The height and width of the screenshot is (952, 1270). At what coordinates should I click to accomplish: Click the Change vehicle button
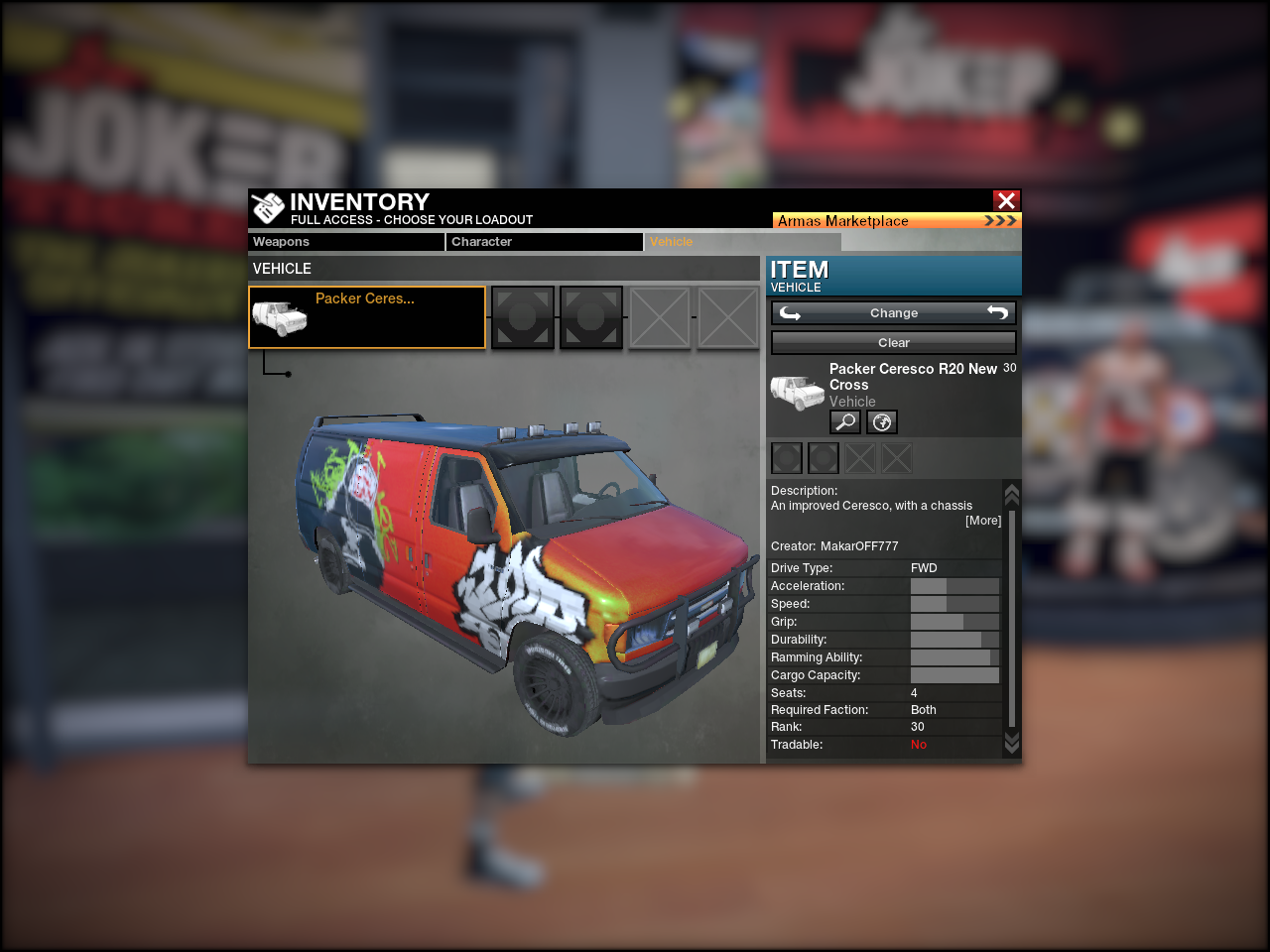click(x=893, y=313)
